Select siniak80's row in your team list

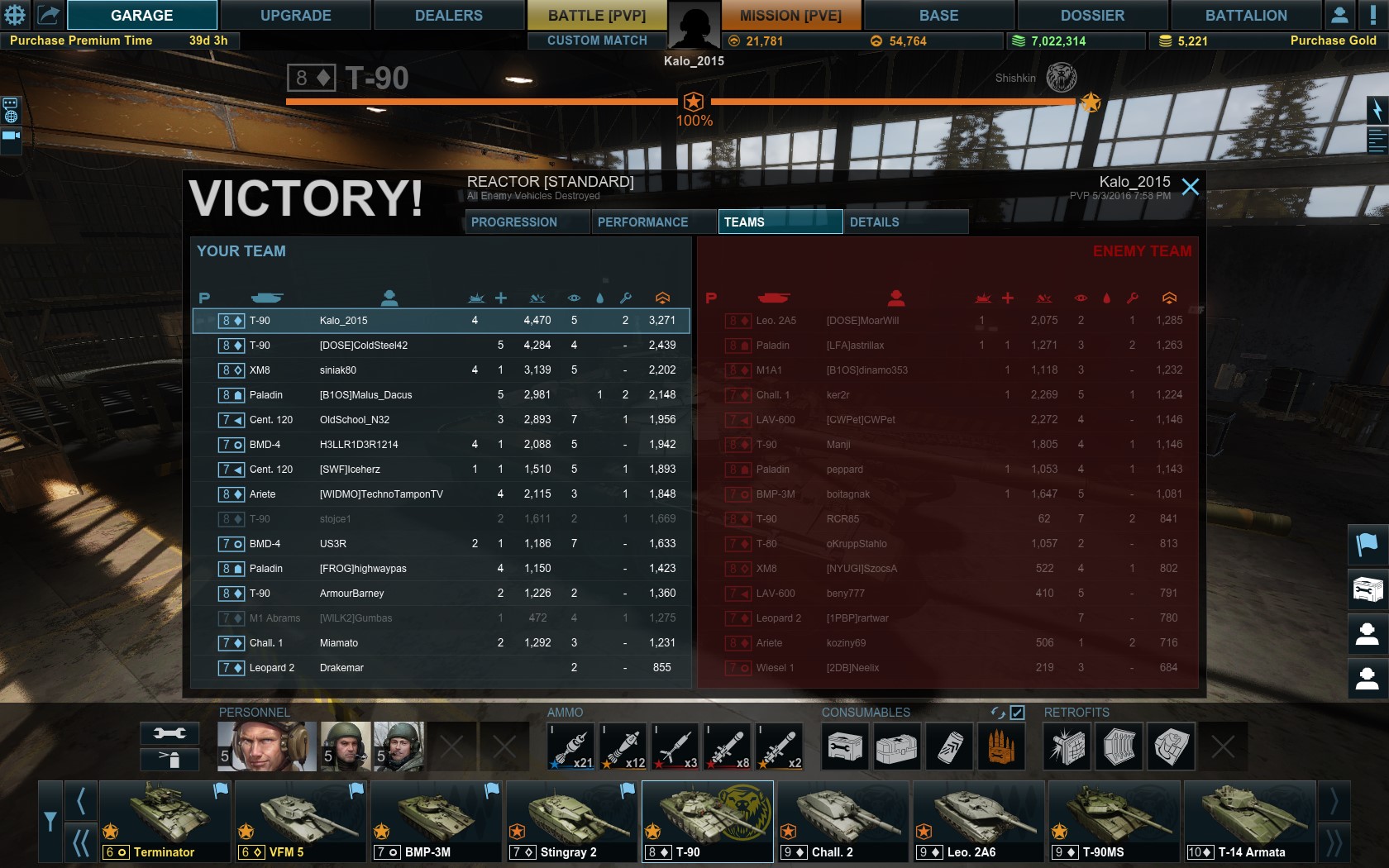click(x=442, y=370)
